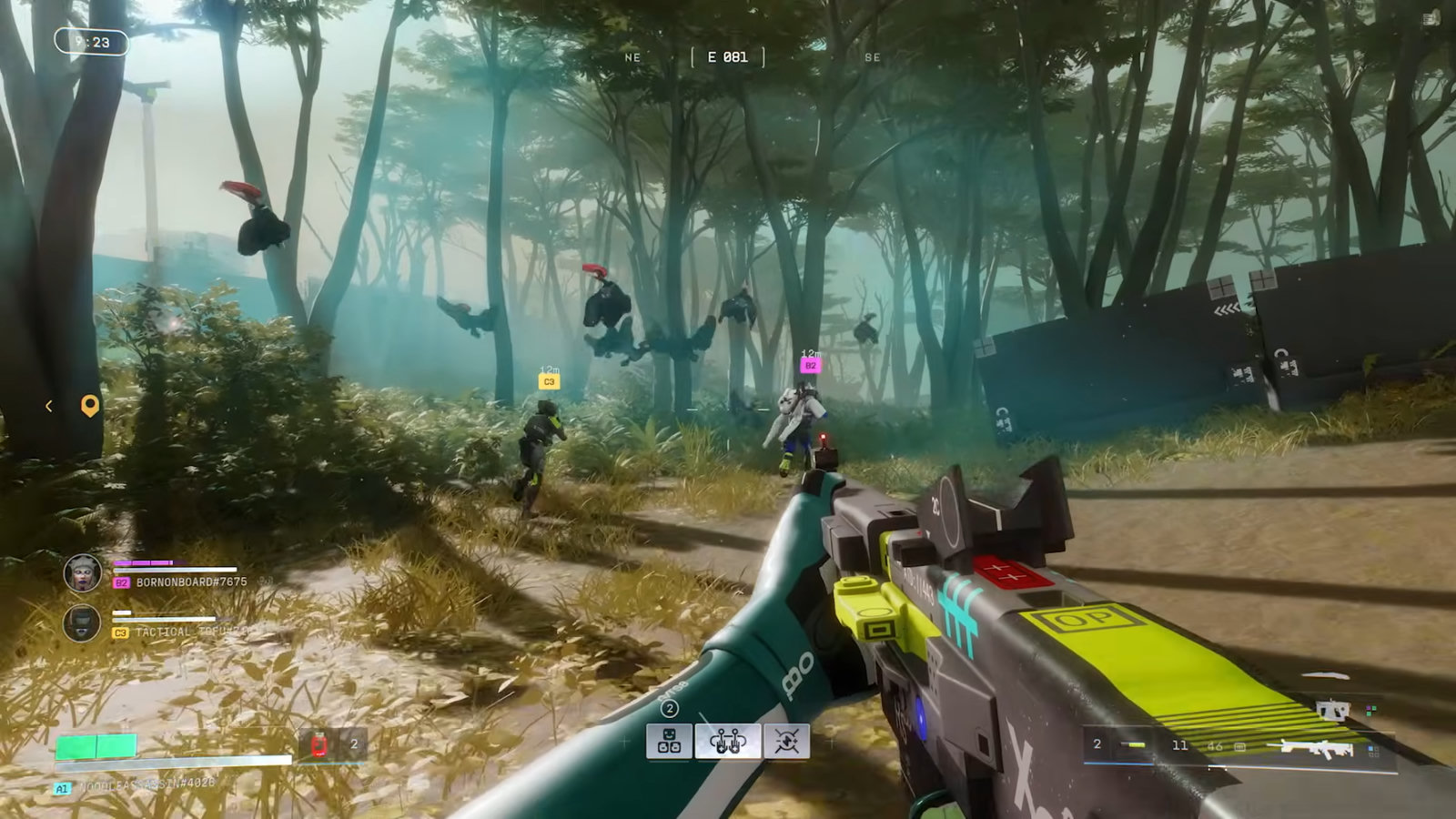Click the yellow waypoint pin marker
Screen dimensions: 1456x819
click(x=89, y=406)
